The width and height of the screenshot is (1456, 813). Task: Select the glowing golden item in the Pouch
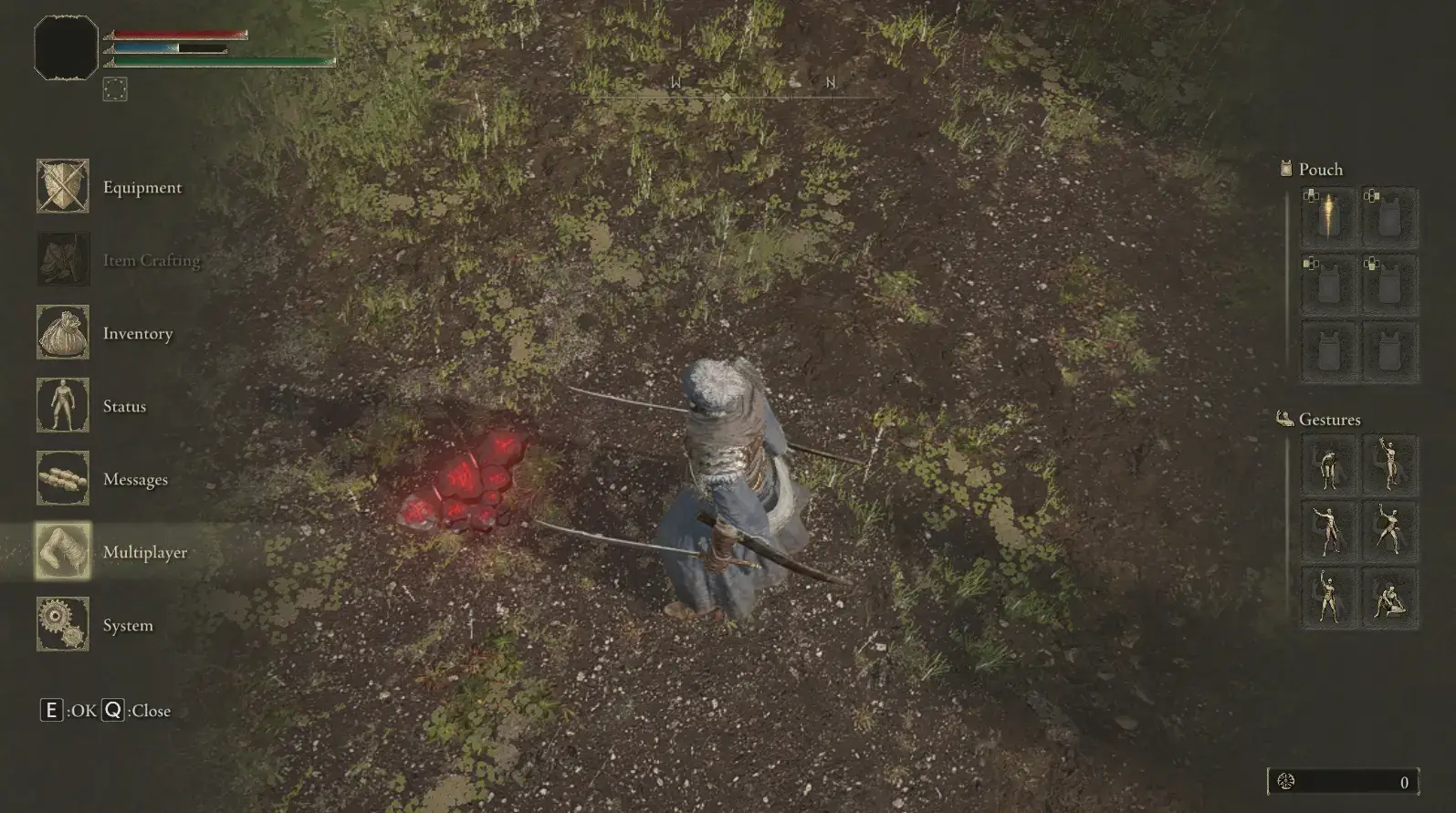(1327, 216)
